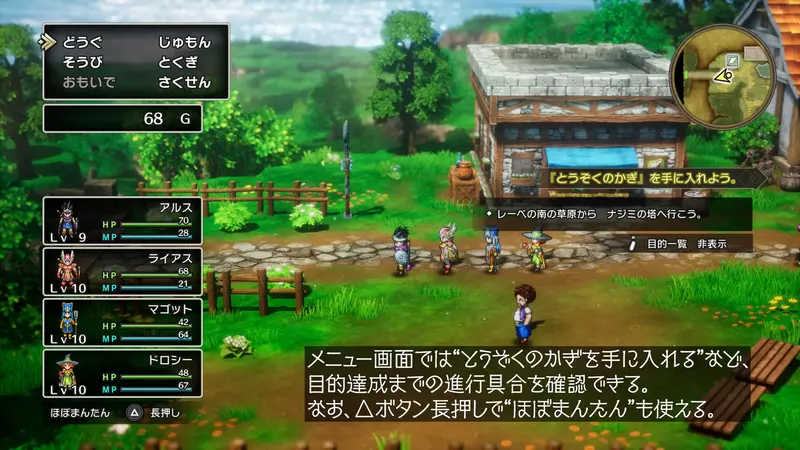The image size is (800, 450).
Task: Choose ライアス in the party list
Action: click(122, 270)
